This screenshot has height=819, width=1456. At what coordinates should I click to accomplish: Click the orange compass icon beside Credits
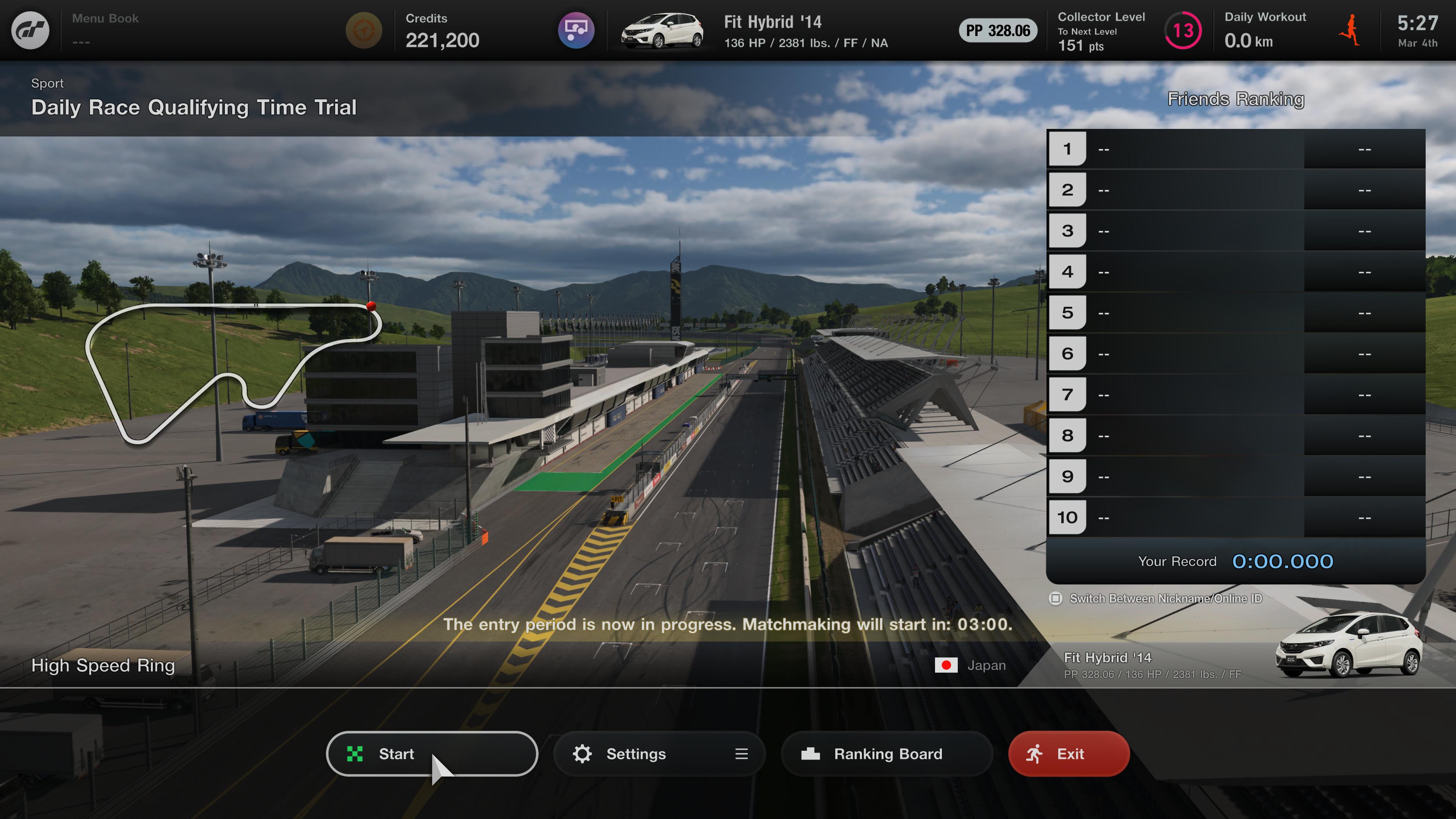coord(364,30)
